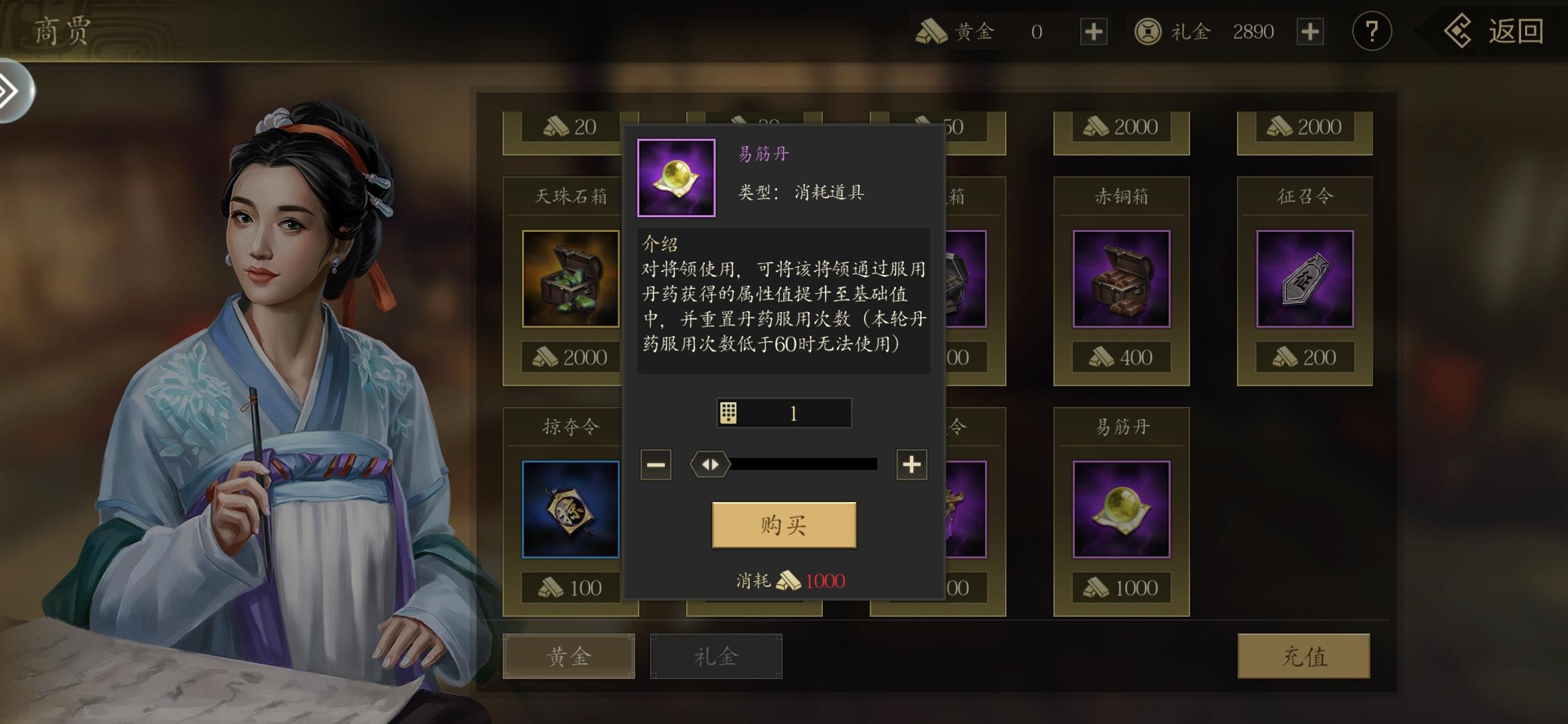This screenshot has width=1568, height=724.
Task: Click the gold ingot icon beside 黄金 balance
Action: 930,31
